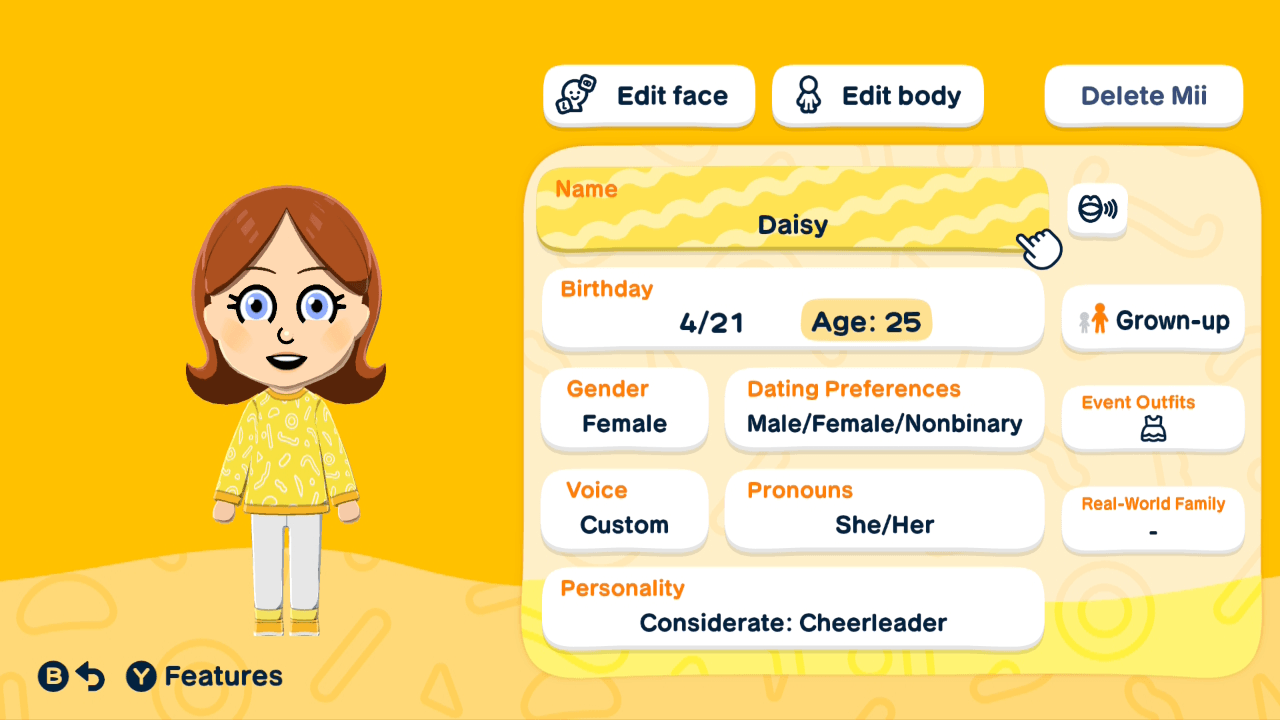Open the Gender selection showing Female

tap(624, 410)
